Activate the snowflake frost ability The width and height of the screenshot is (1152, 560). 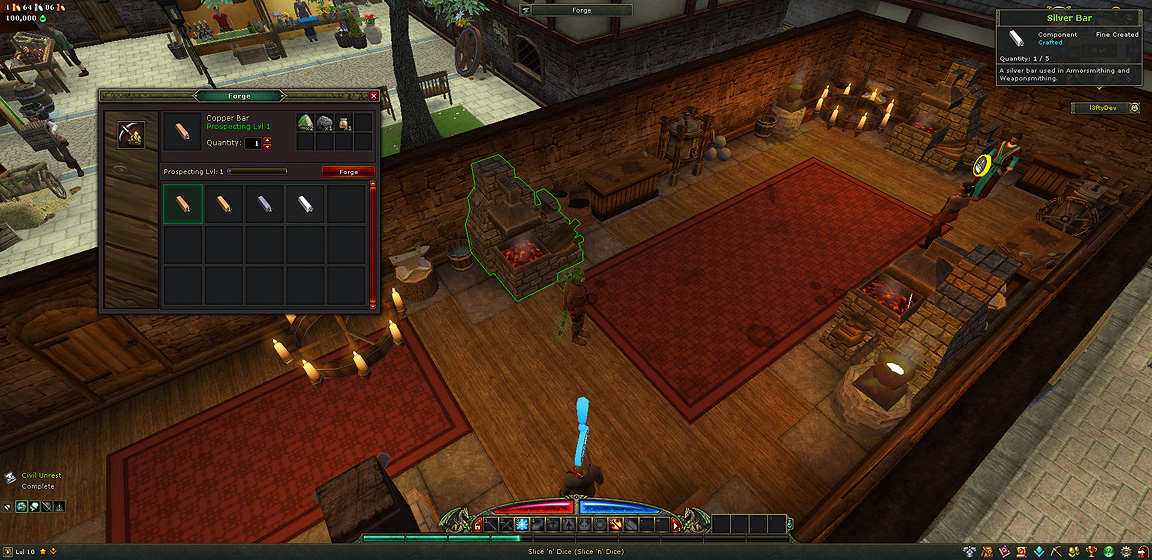pos(521,524)
